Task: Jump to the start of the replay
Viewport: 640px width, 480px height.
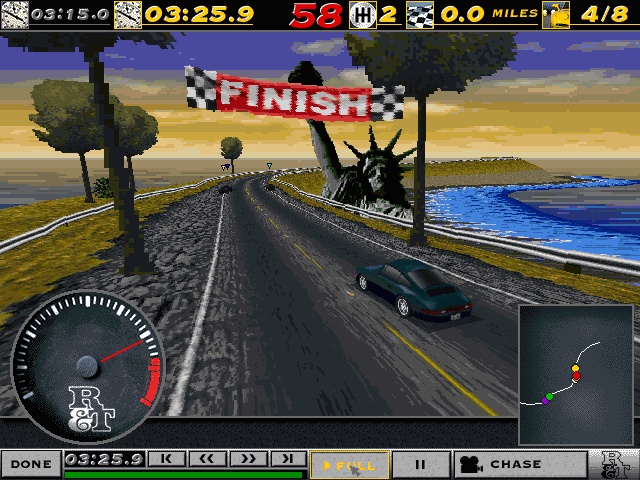Action: pos(167,459)
